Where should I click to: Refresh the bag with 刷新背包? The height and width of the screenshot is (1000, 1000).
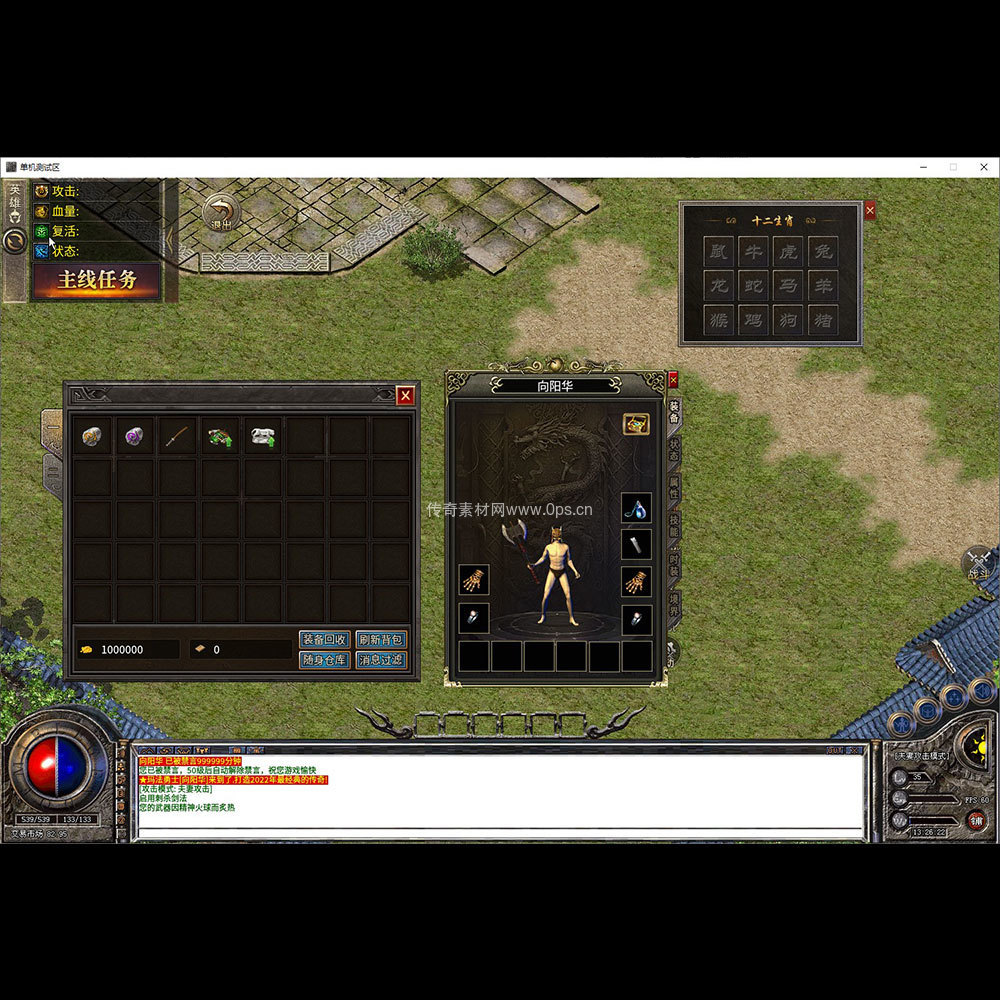[x=381, y=639]
